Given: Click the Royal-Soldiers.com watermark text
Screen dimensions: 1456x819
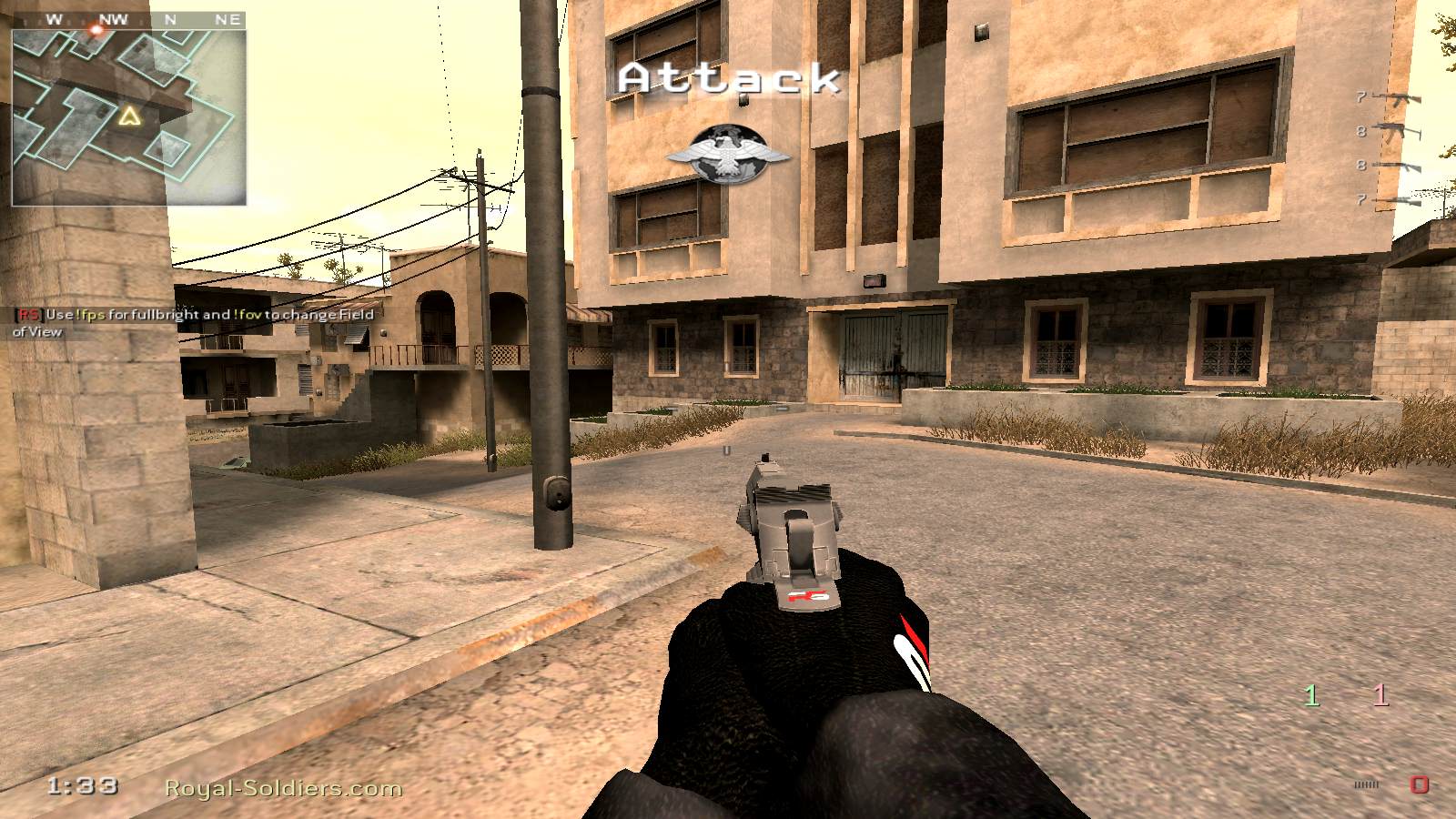Looking at the screenshot, I should tap(283, 788).
